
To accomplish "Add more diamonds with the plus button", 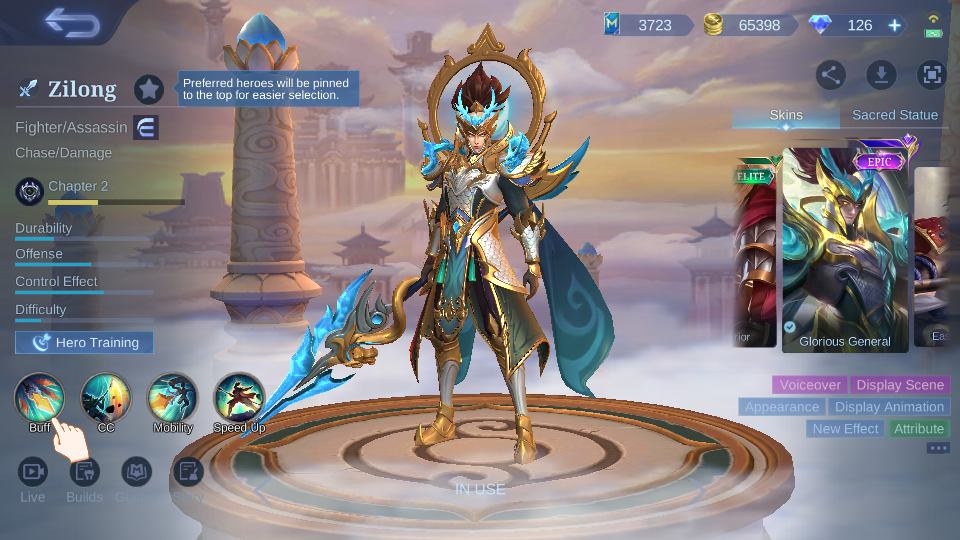I will point(894,25).
